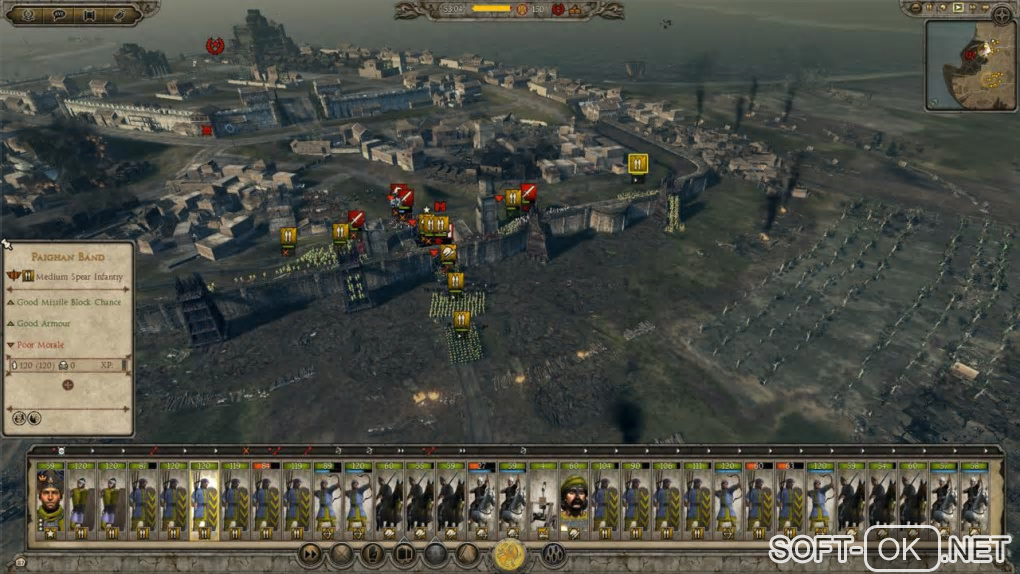
Task: Click the compass control above the minimap
Action: [x=1001, y=14]
